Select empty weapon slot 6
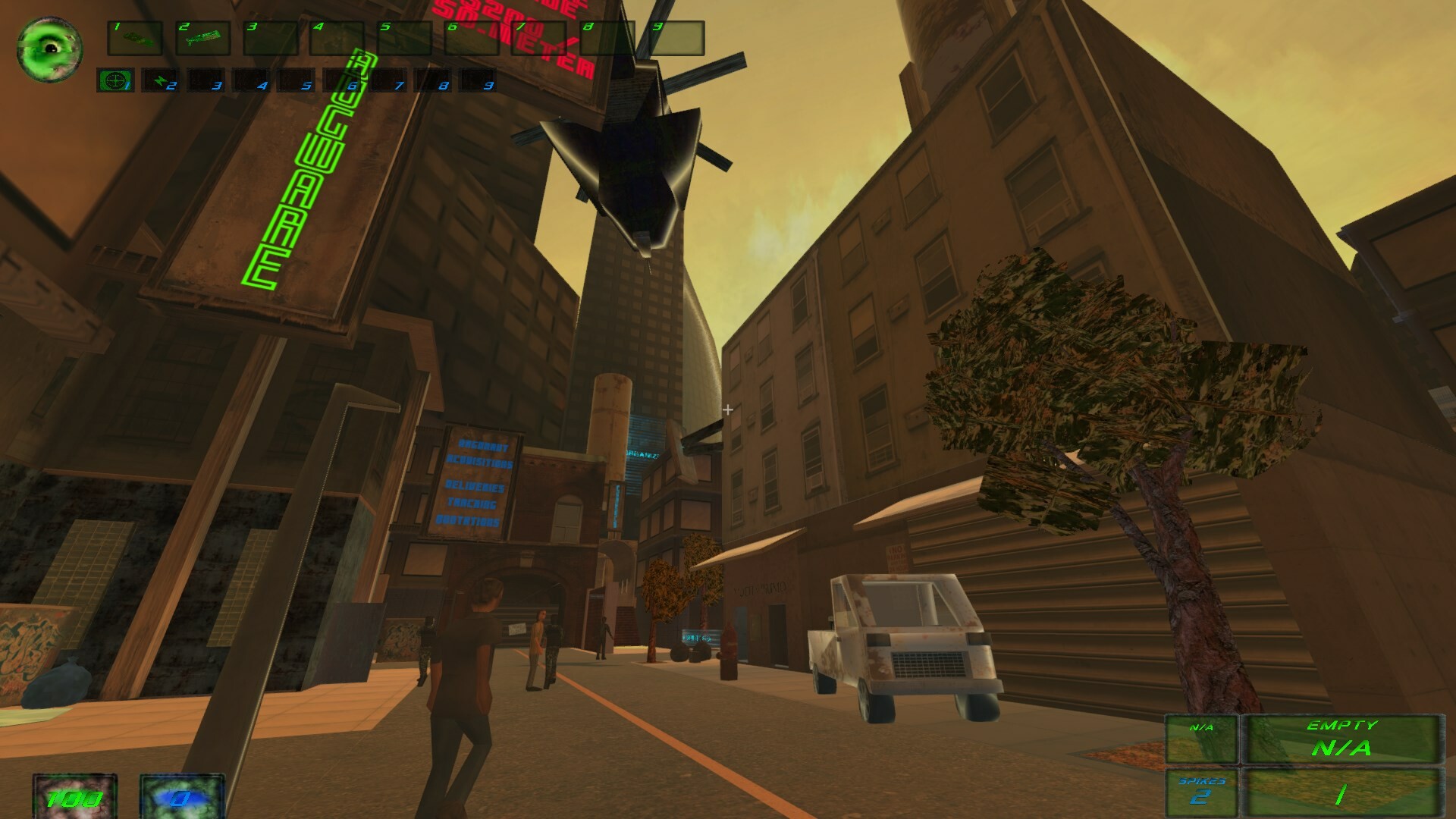 pyautogui.click(x=473, y=39)
